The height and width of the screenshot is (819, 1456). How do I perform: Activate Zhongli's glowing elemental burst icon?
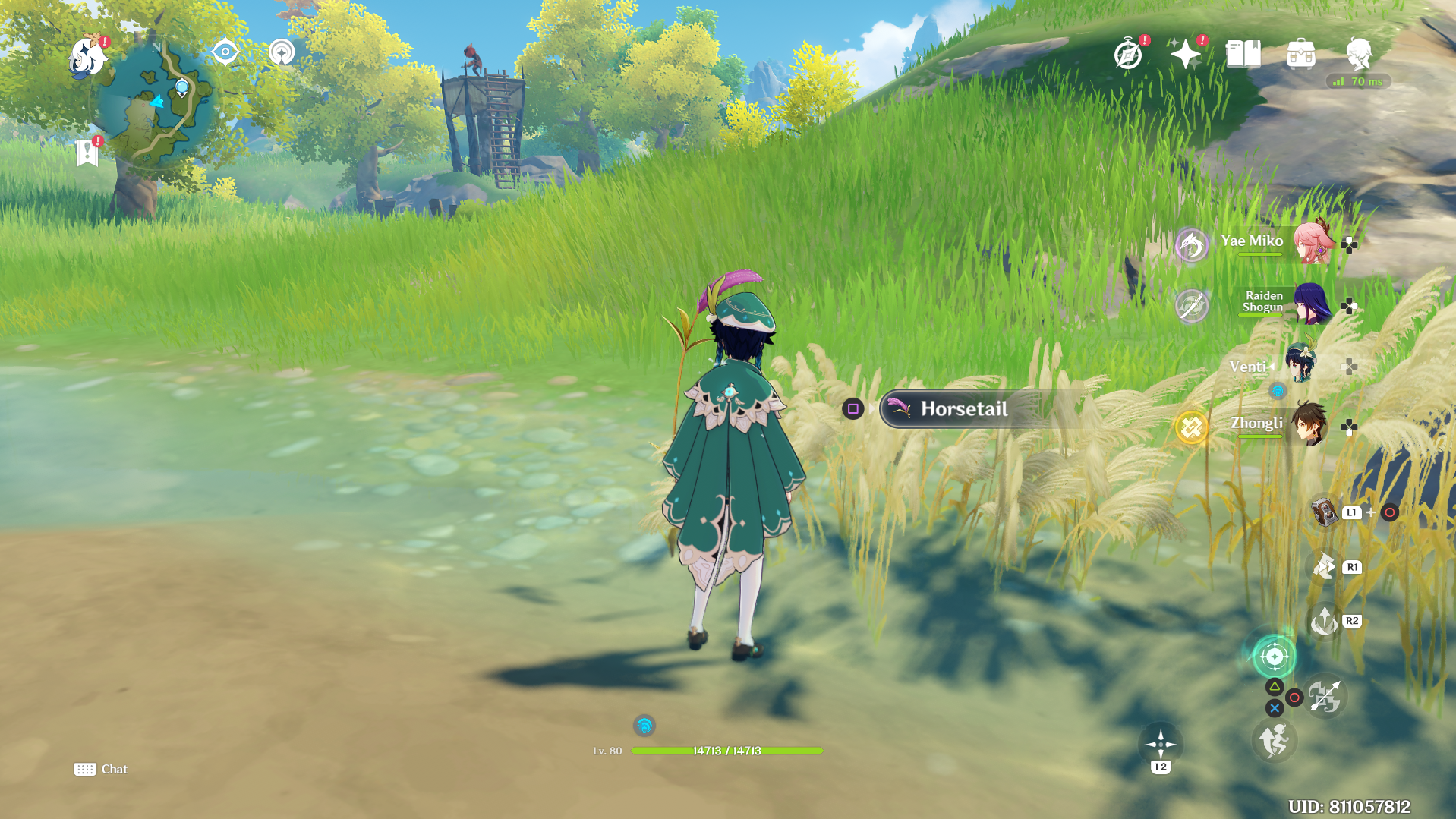1191,427
